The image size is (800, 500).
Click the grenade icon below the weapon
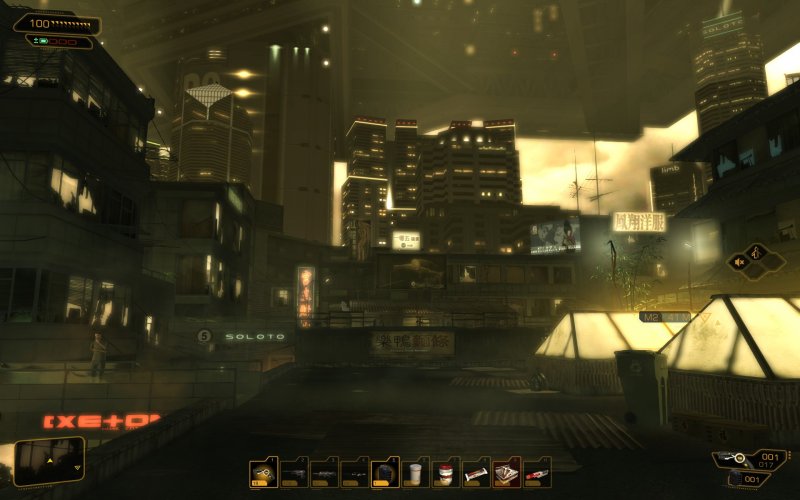738,480
